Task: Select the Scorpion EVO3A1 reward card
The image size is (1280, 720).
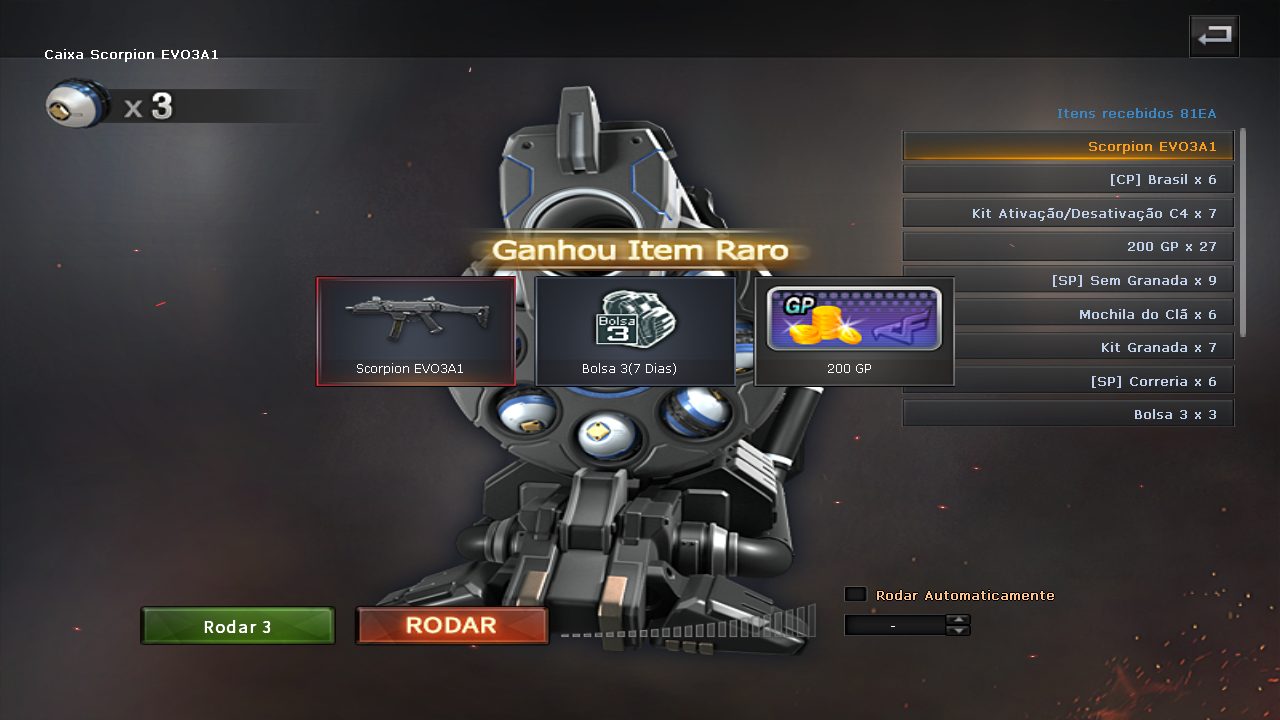Action: pos(416,331)
